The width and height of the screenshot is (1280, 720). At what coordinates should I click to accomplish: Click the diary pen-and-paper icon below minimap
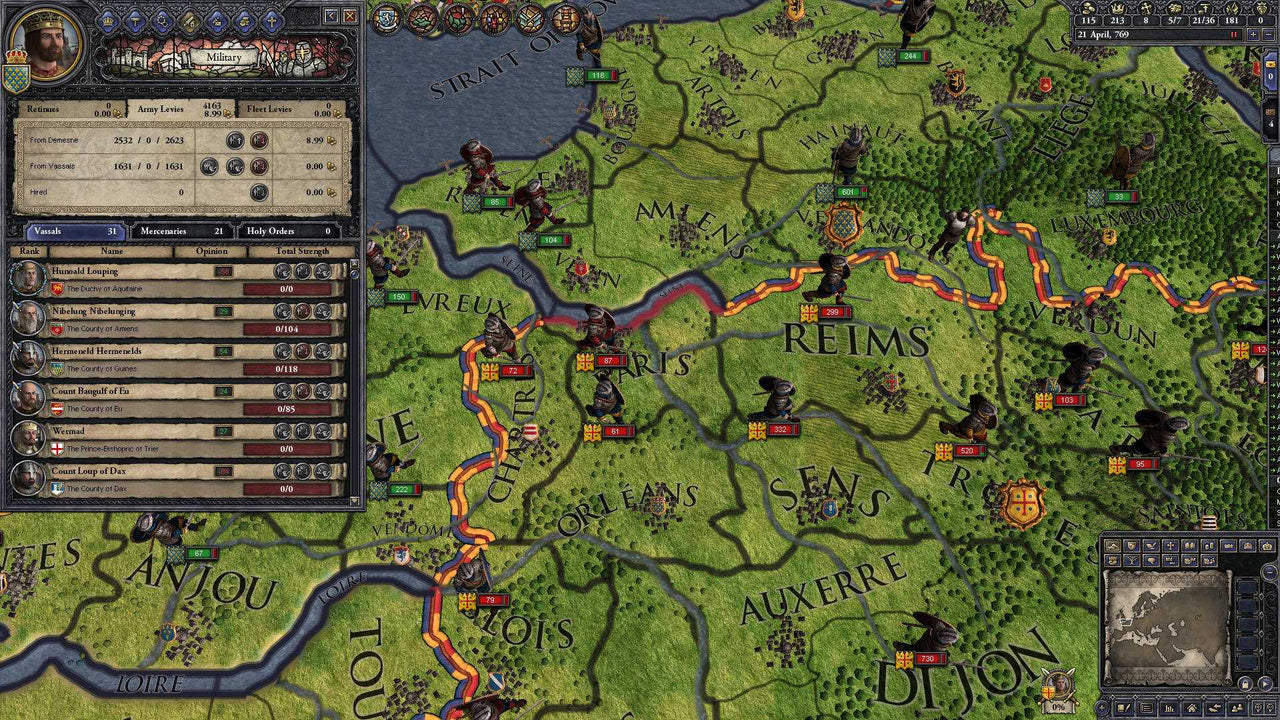pos(1123,707)
